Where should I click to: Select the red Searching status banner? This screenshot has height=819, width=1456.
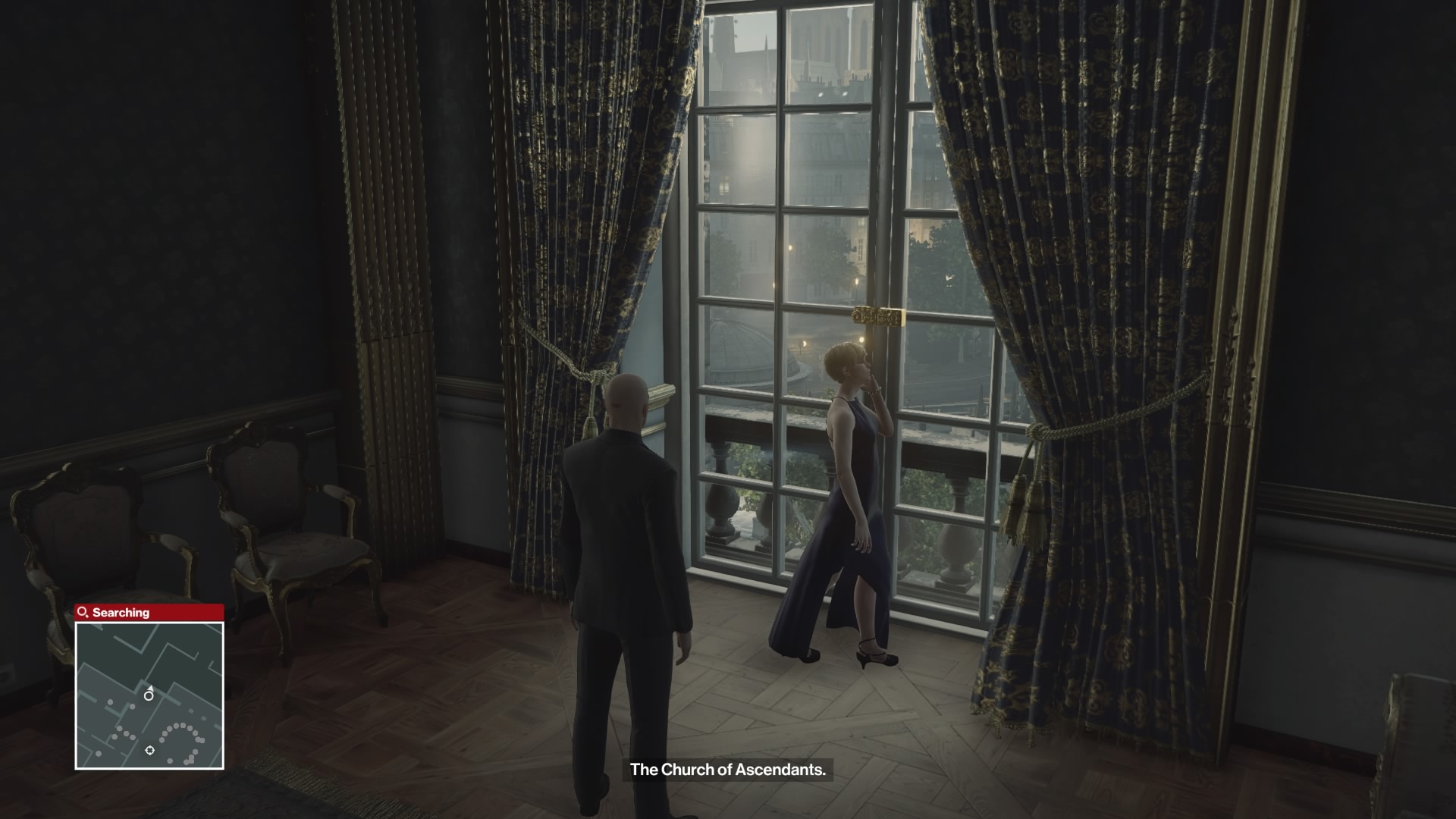click(x=149, y=612)
